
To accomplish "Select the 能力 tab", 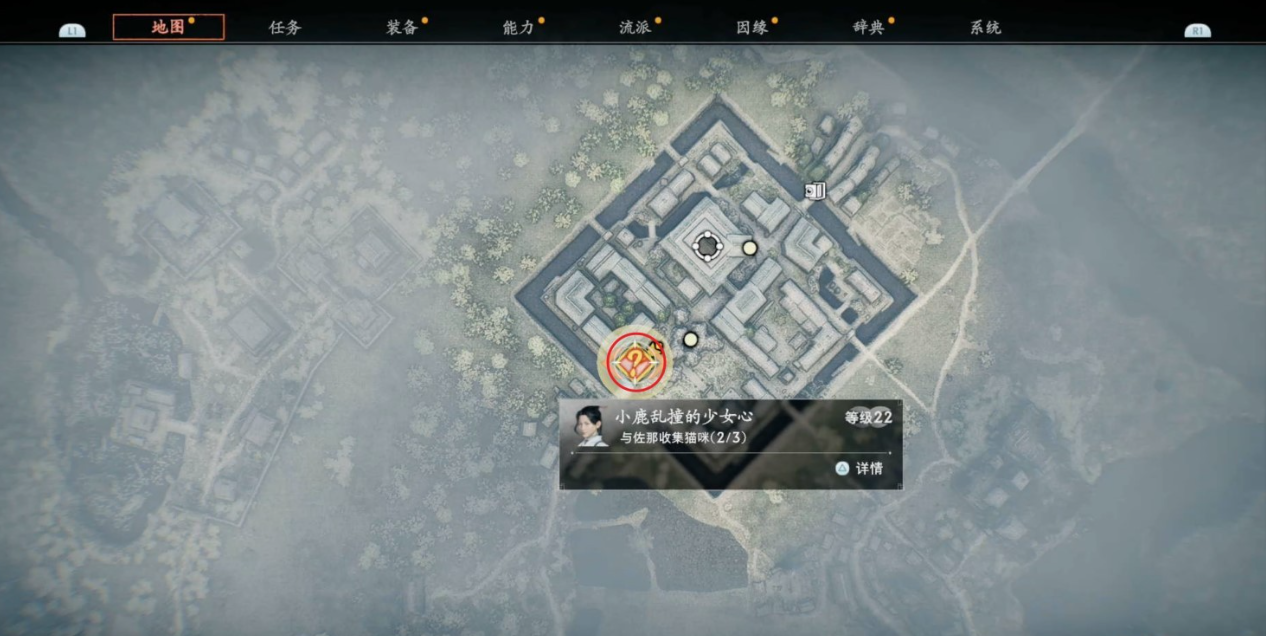I will [519, 28].
